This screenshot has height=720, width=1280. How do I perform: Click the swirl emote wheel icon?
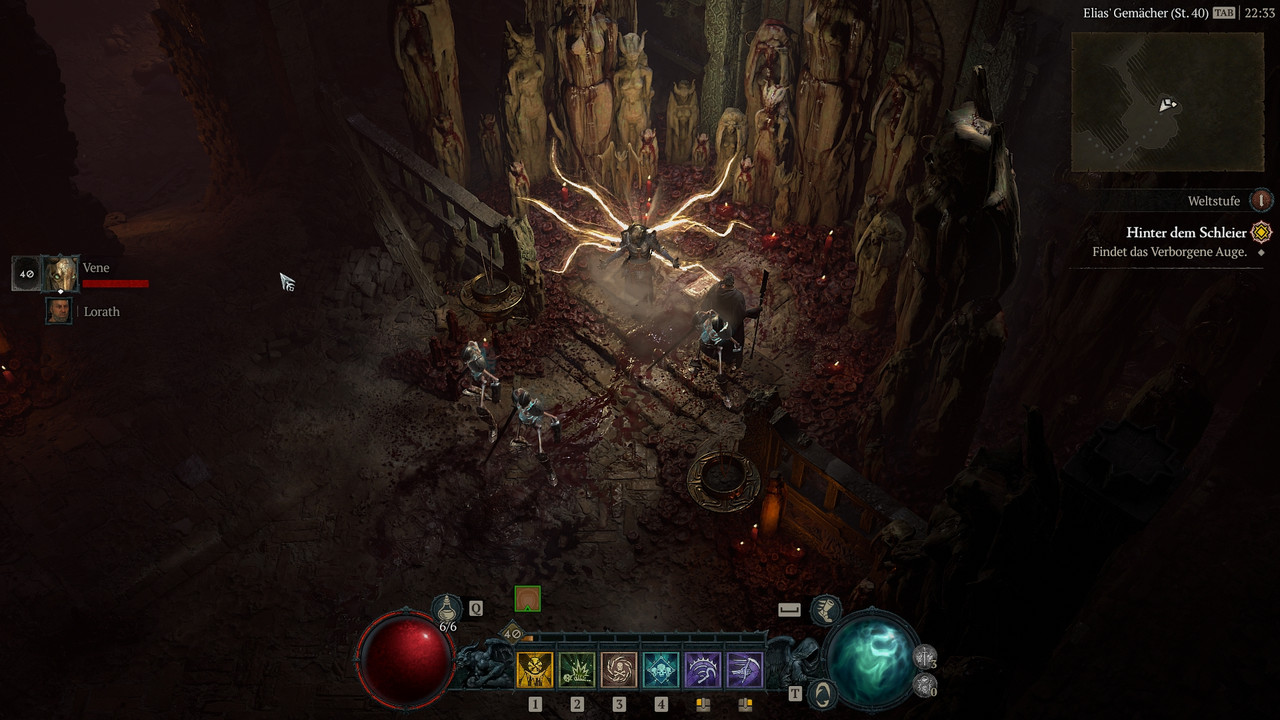pos(822,693)
